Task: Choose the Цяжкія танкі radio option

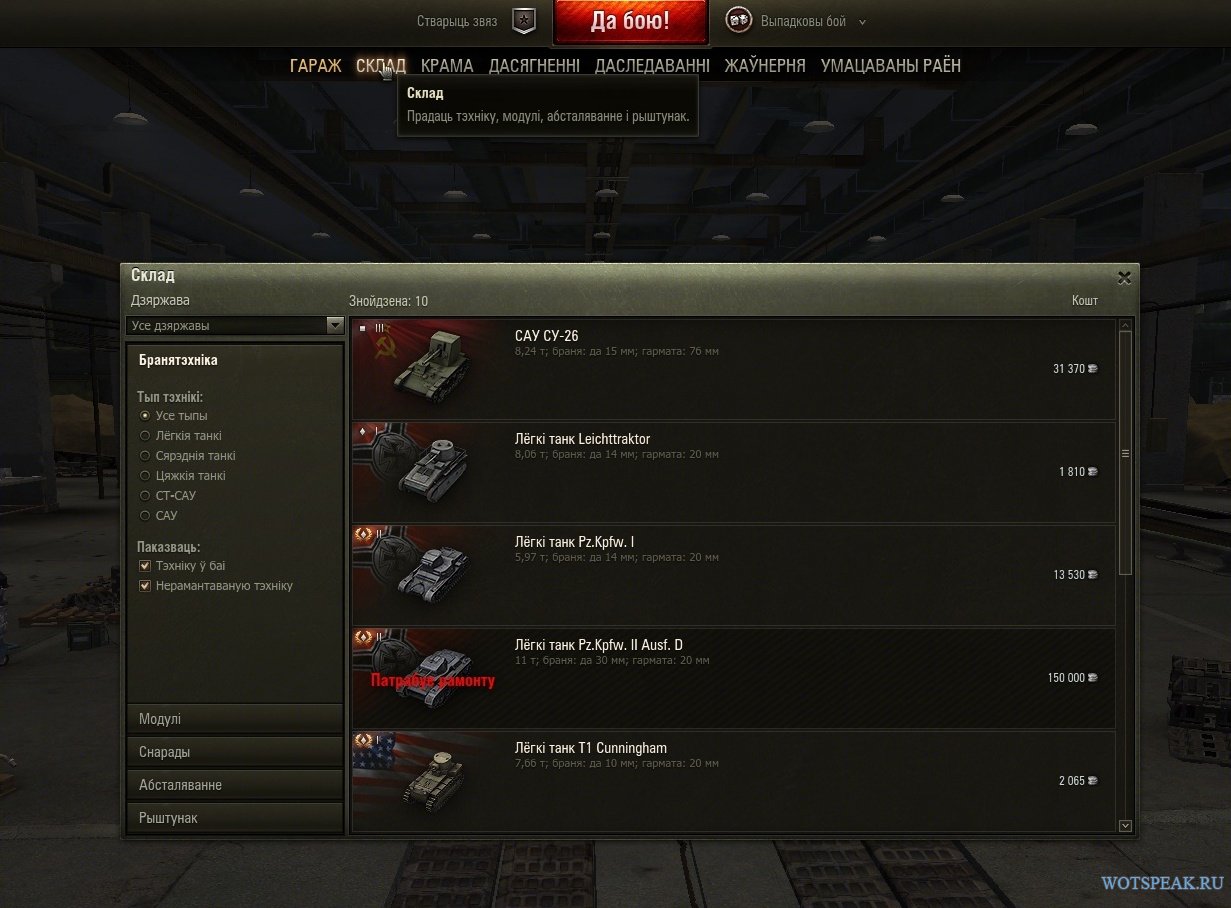Action: pyautogui.click(x=146, y=476)
